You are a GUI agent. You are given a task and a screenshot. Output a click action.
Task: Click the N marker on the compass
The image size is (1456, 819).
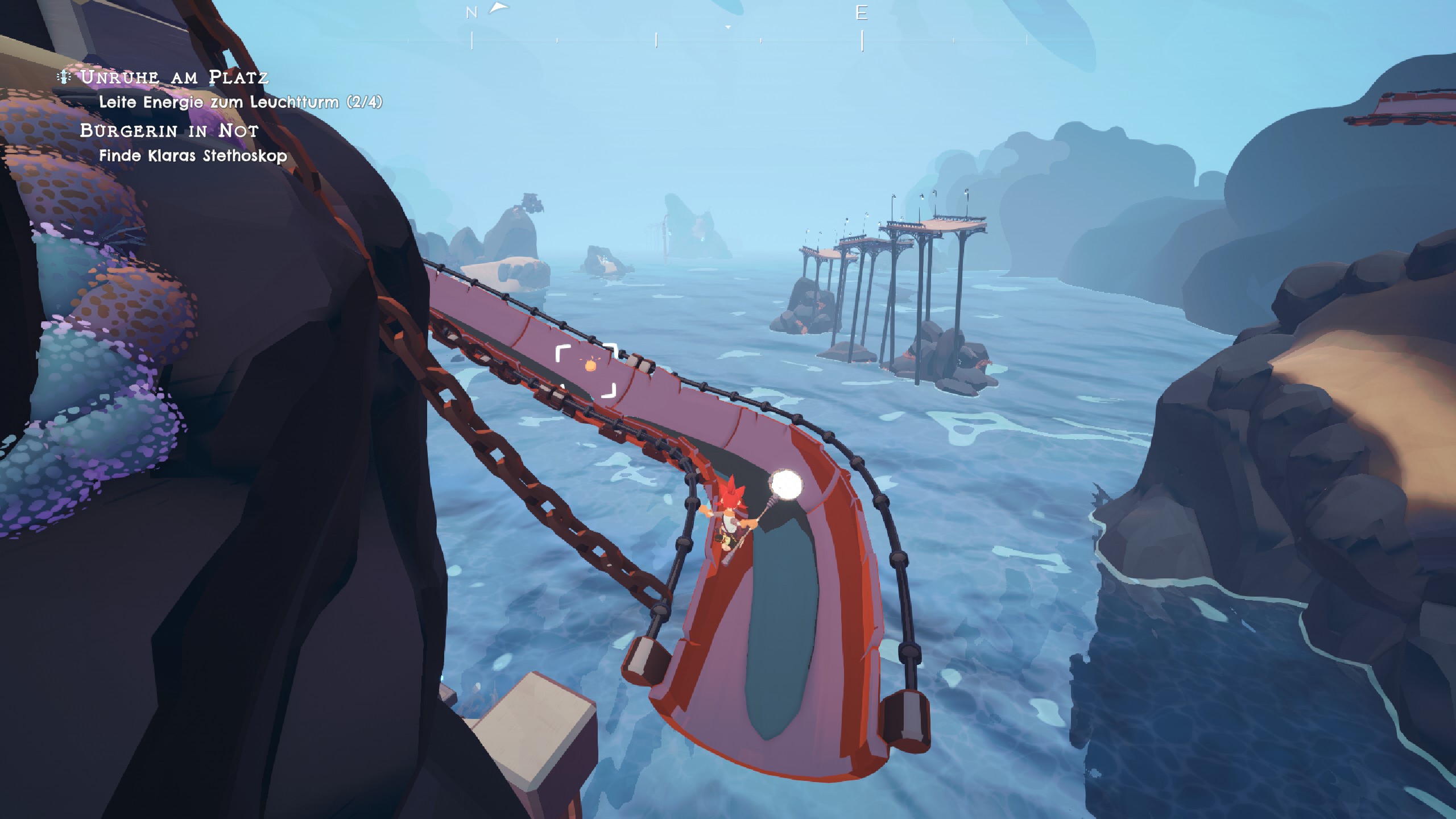point(471,13)
